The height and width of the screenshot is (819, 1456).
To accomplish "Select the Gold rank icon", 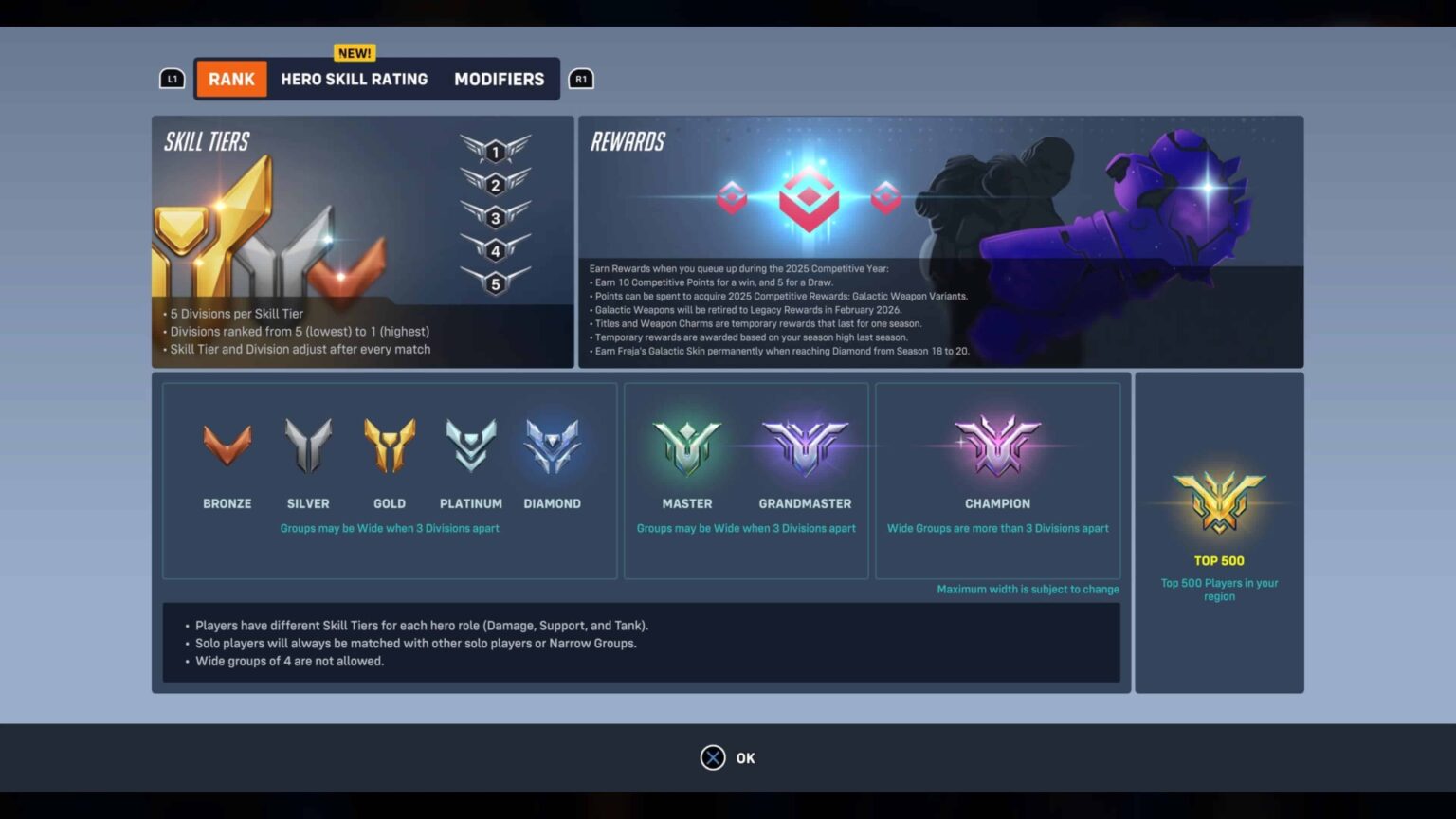I will (390, 444).
